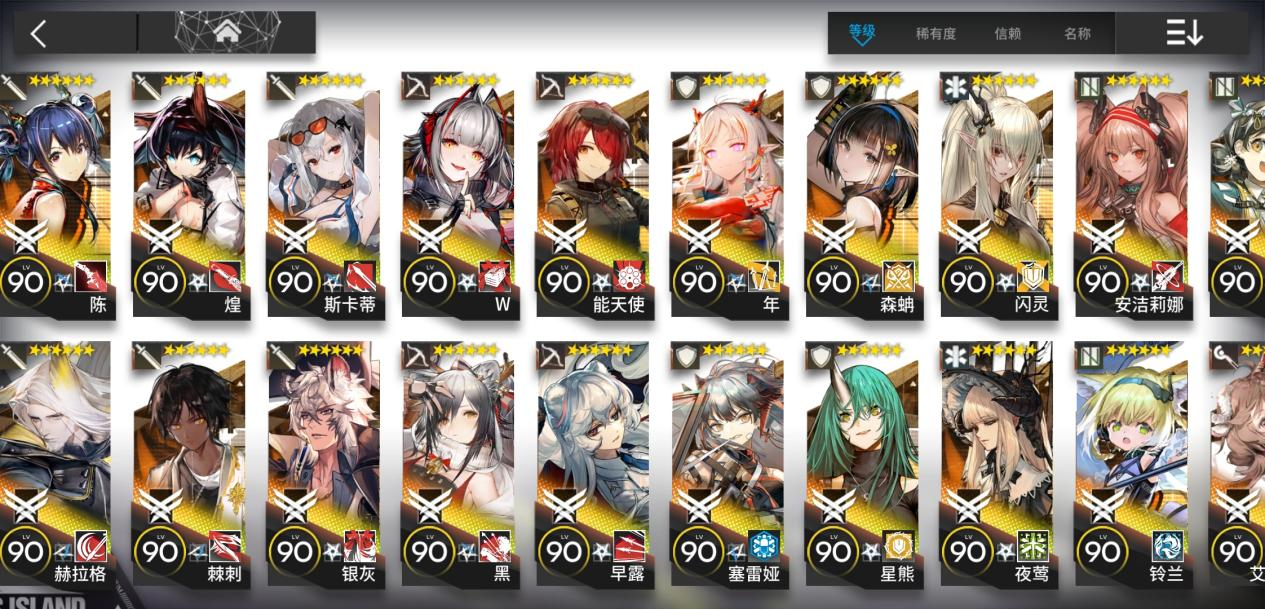Screen dimensions: 1265x609
Task: Open operator card 年
Action: pos(726,190)
